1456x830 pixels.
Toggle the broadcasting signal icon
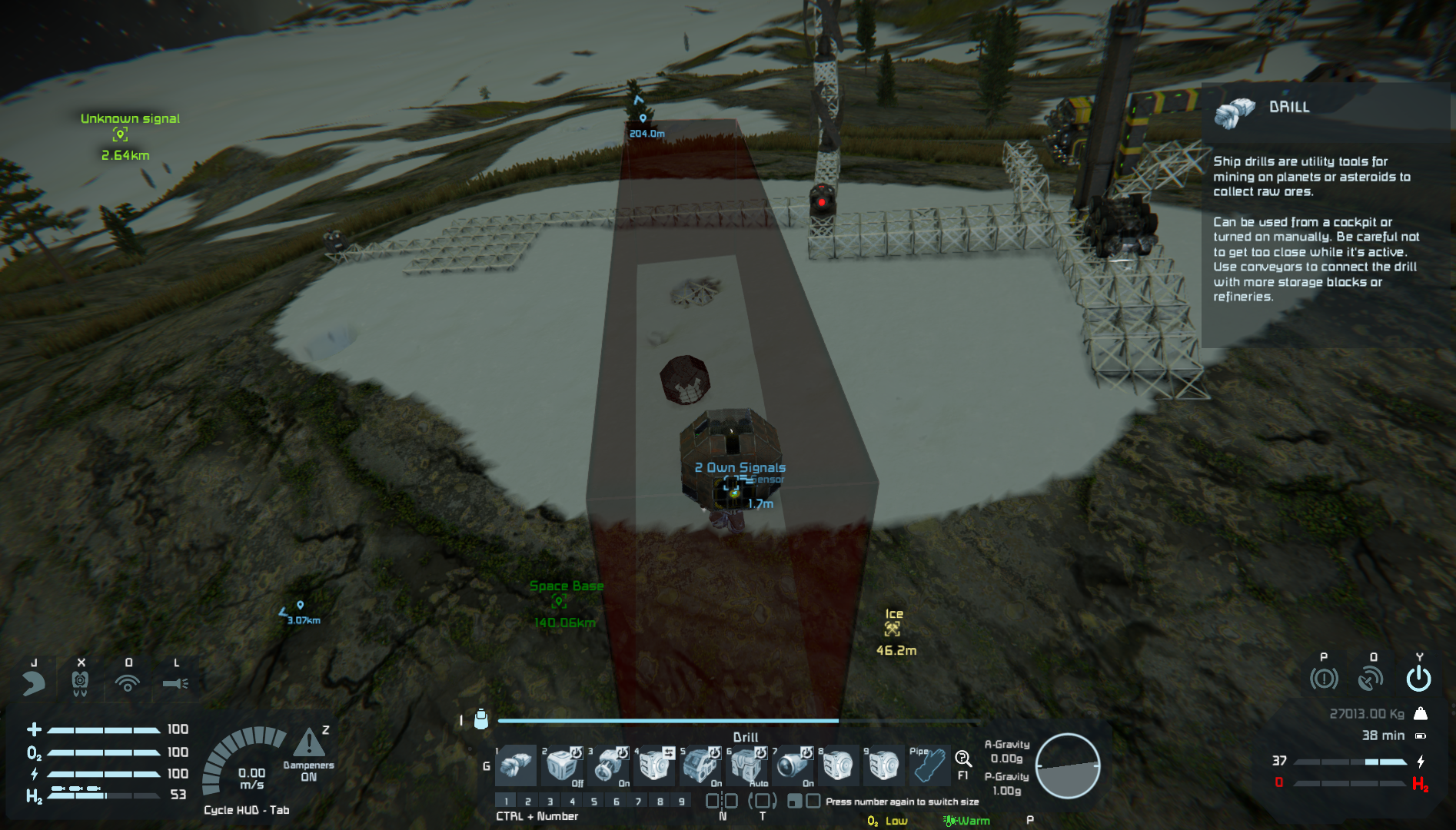(128, 682)
